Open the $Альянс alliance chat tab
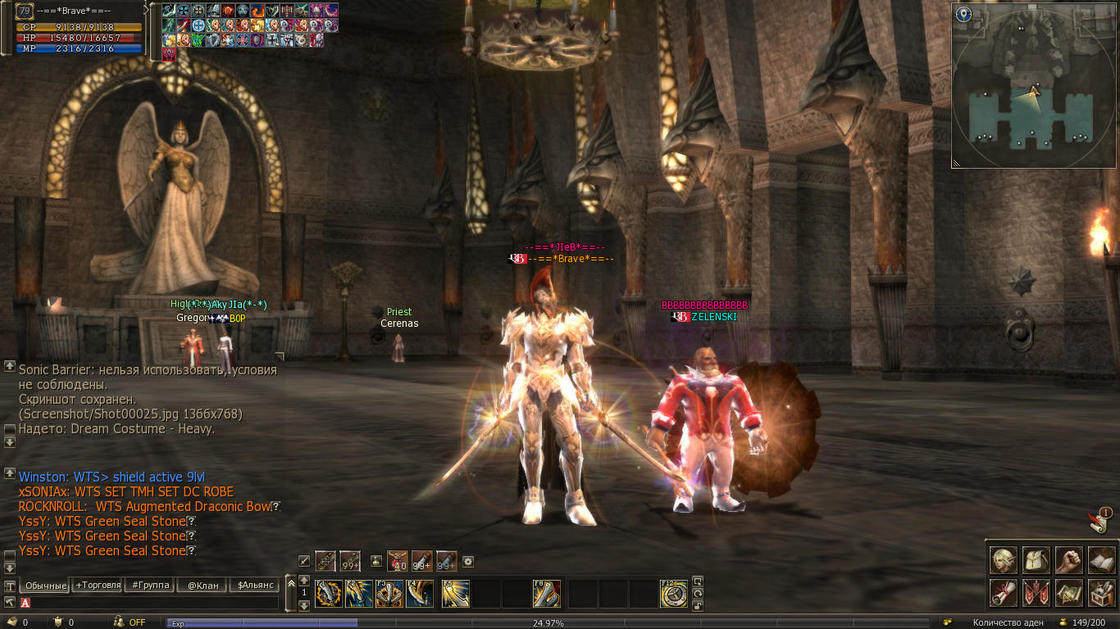1120x629 pixels. click(x=255, y=585)
